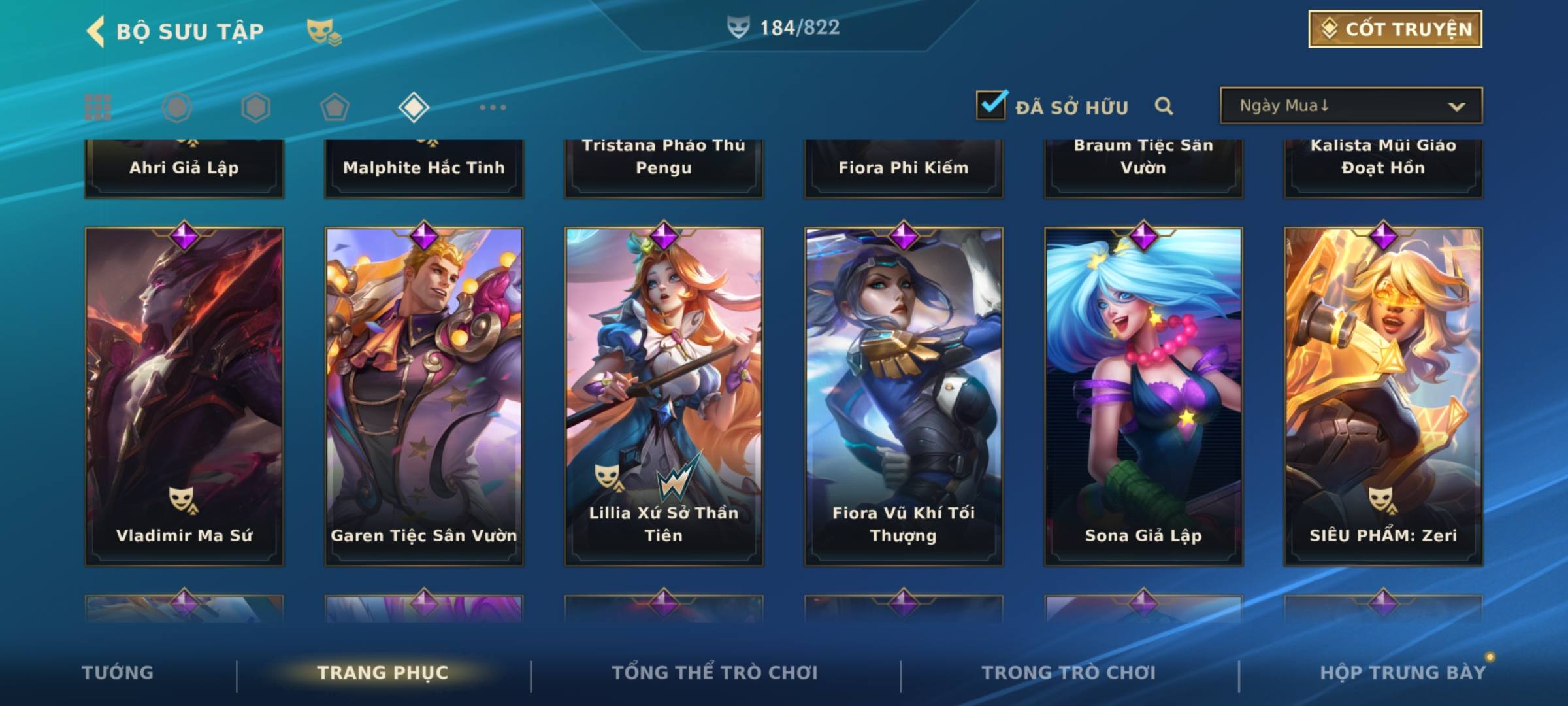Select the SIÊU PHẨM: Zeri skin
1568x706 pixels.
pyautogui.click(x=1383, y=395)
